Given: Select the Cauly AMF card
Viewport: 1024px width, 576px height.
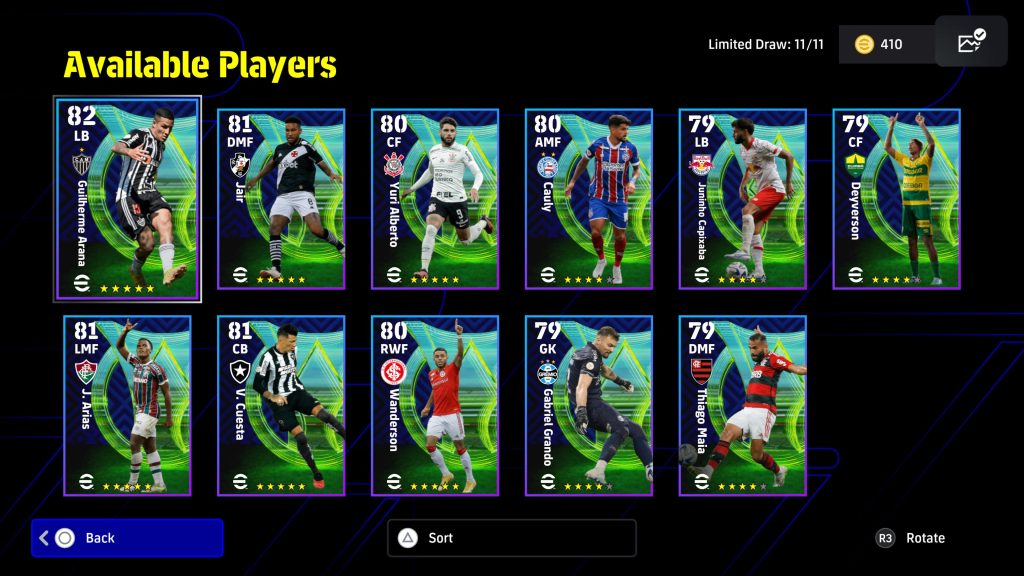Looking at the screenshot, I should pos(589,198).
